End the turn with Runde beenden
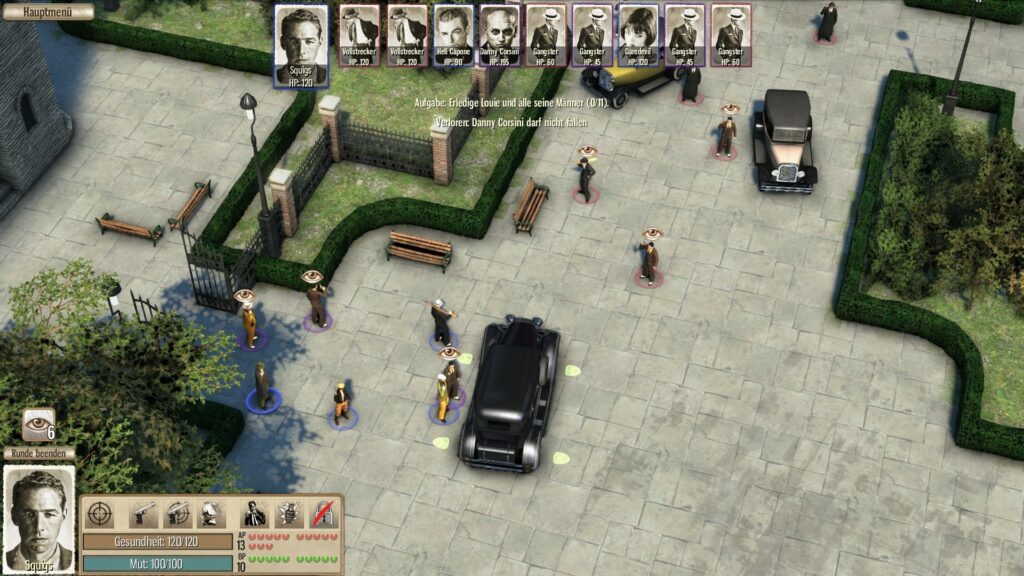1024x576 pixels. [x=38, y=453]
